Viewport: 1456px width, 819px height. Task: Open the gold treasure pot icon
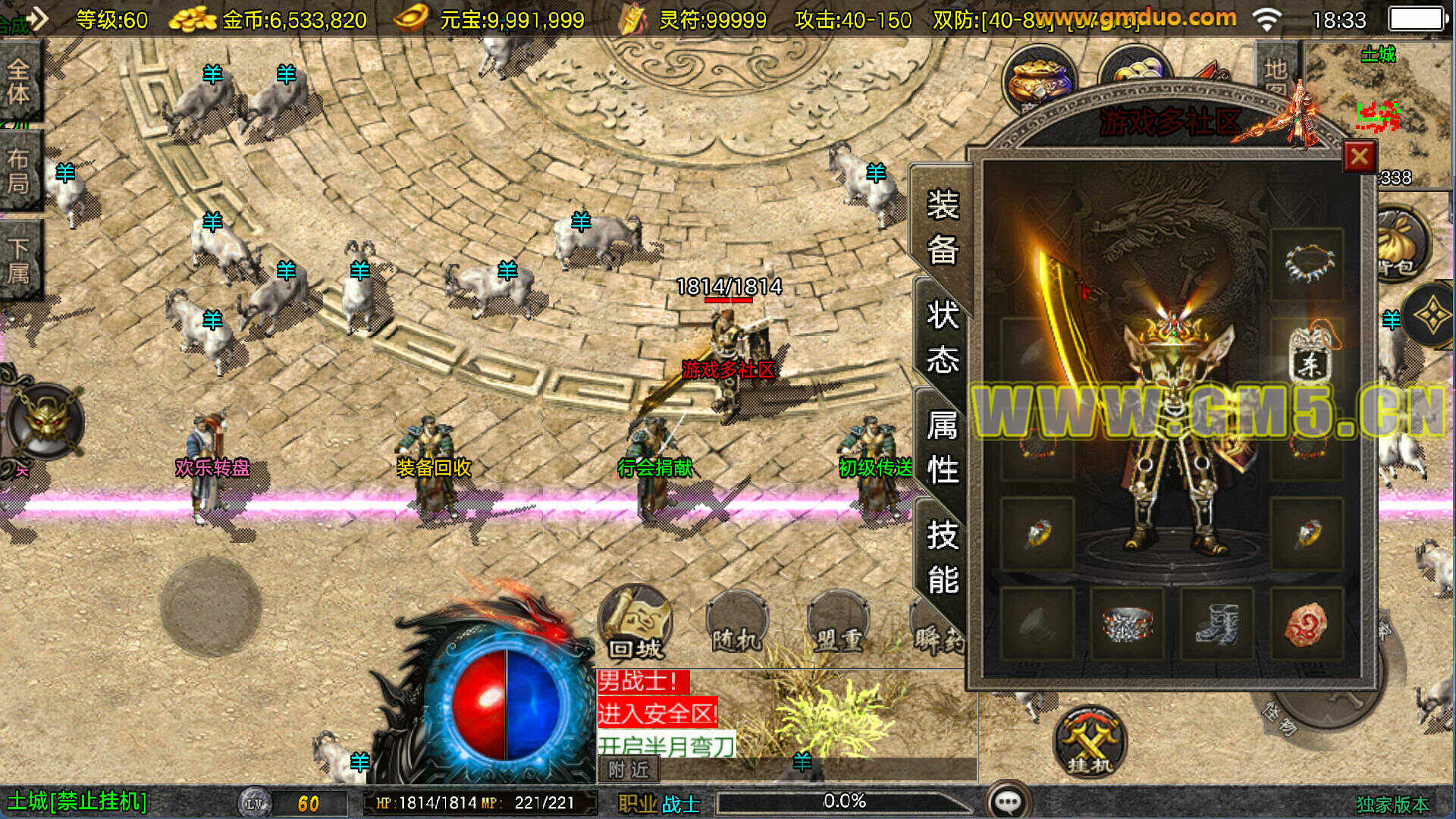click(1039, 78)
